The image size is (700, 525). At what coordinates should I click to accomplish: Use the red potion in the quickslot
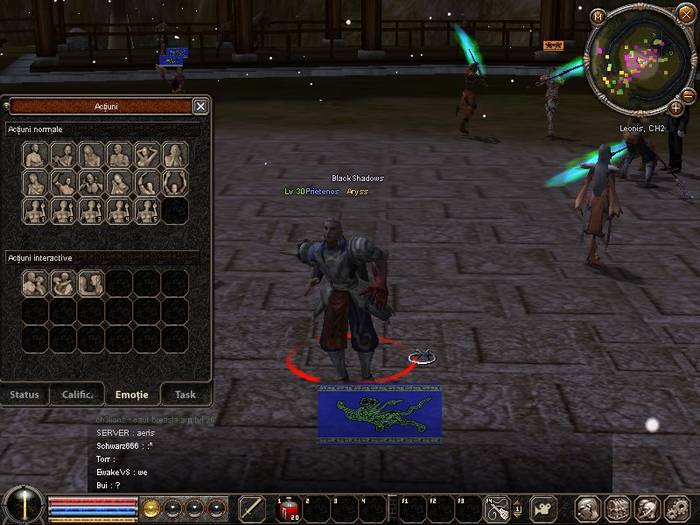click(287, 509)
